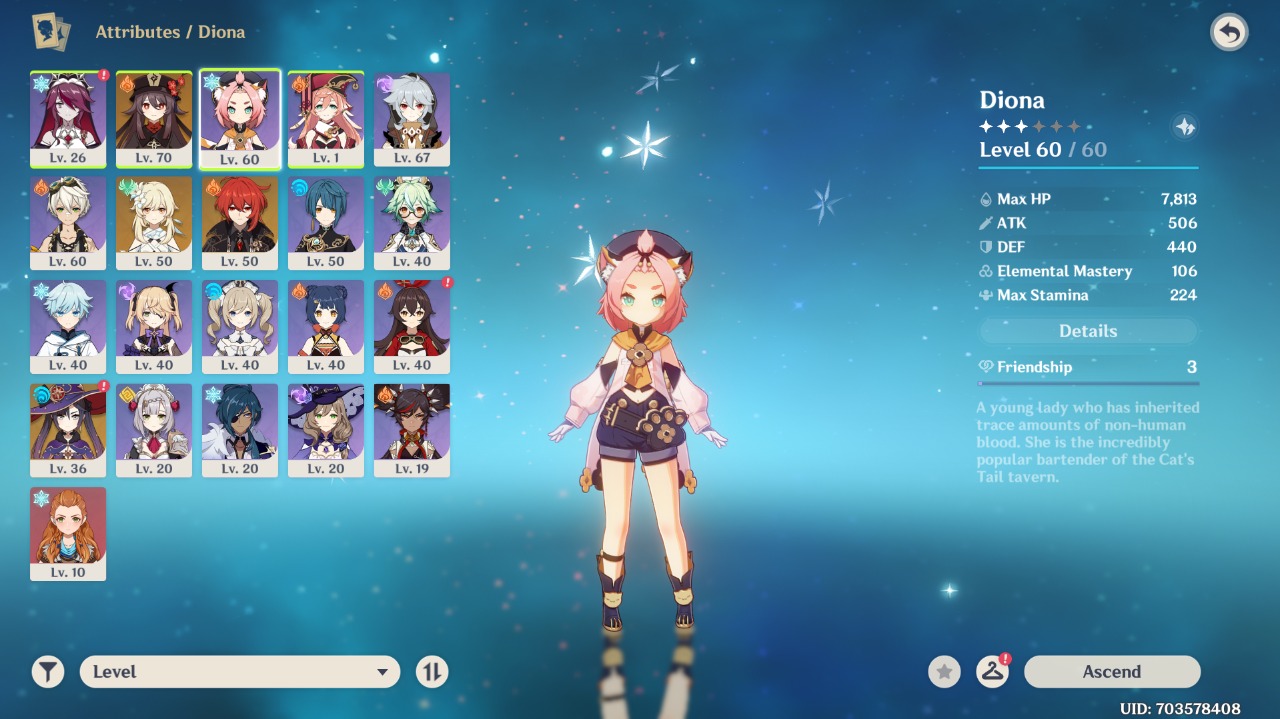1280x719 pixels.
Task: Toggle the sort order arrows button
Action: click(432, 672)
